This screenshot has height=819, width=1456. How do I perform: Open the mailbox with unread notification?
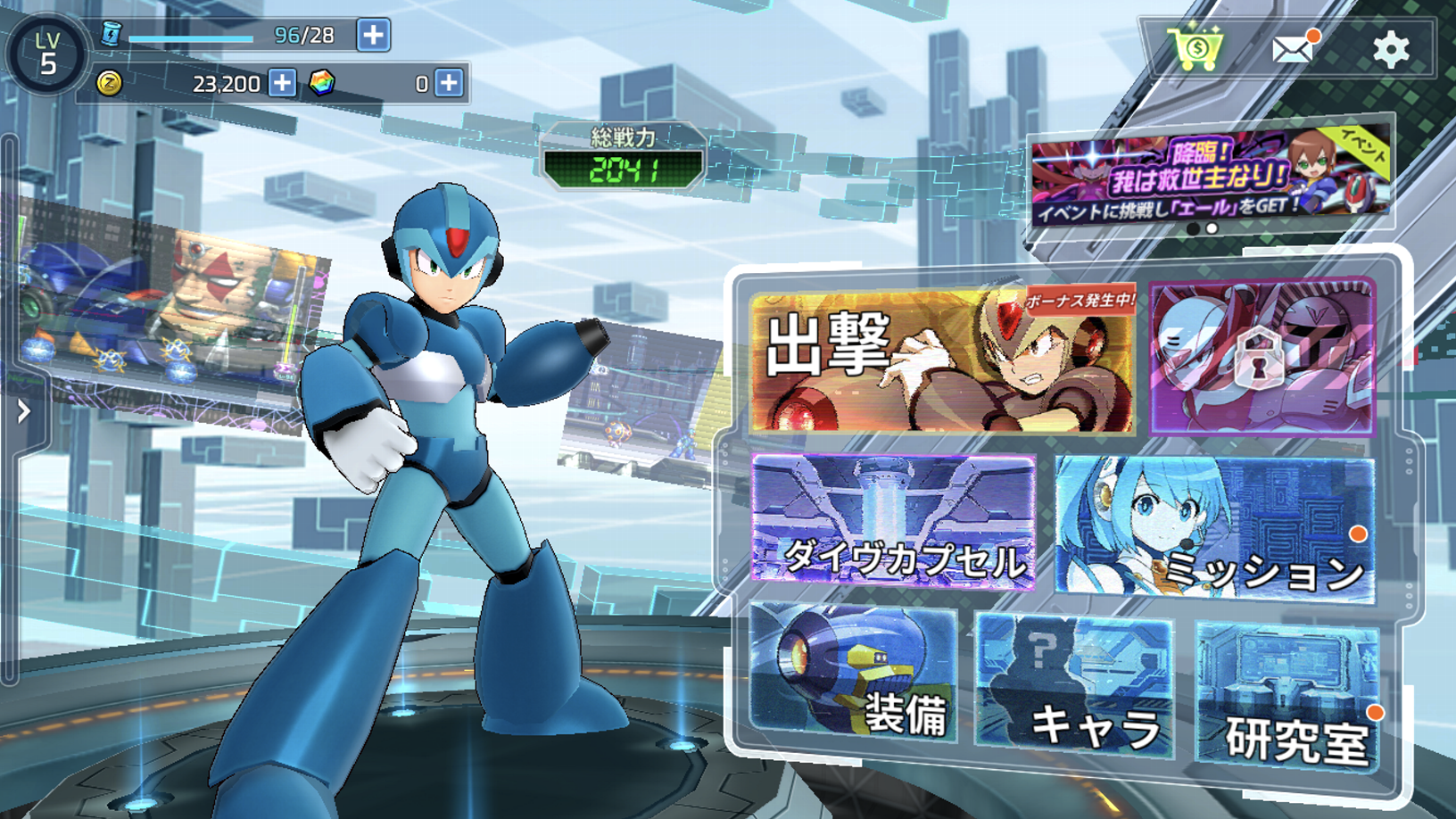click(x=1293, y=49)
